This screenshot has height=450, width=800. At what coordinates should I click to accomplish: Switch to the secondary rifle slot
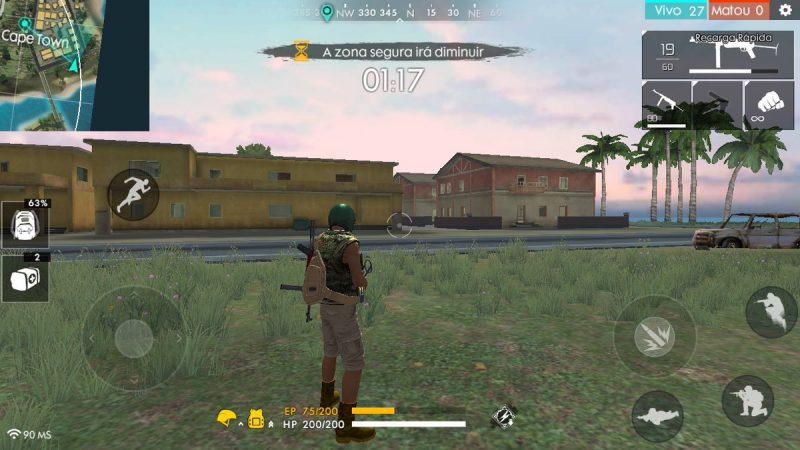pyautogui.click(x=666, y=103)
